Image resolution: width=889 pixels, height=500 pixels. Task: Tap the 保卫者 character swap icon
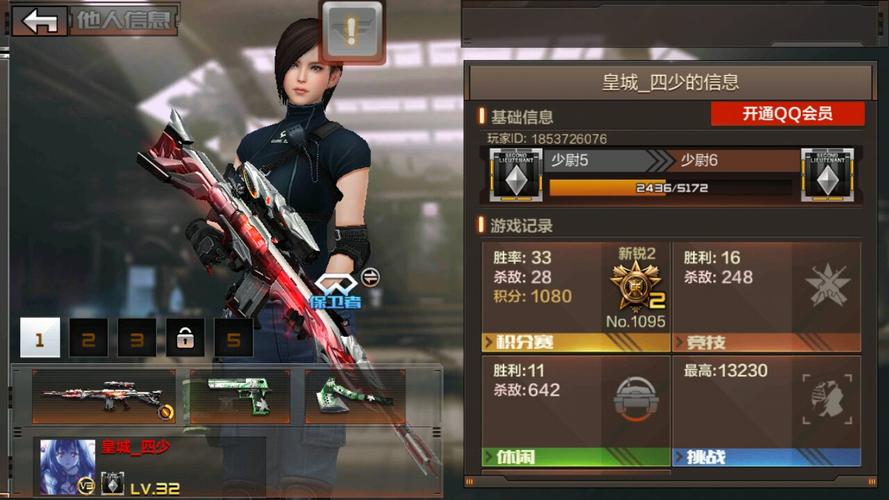[371, 277]
